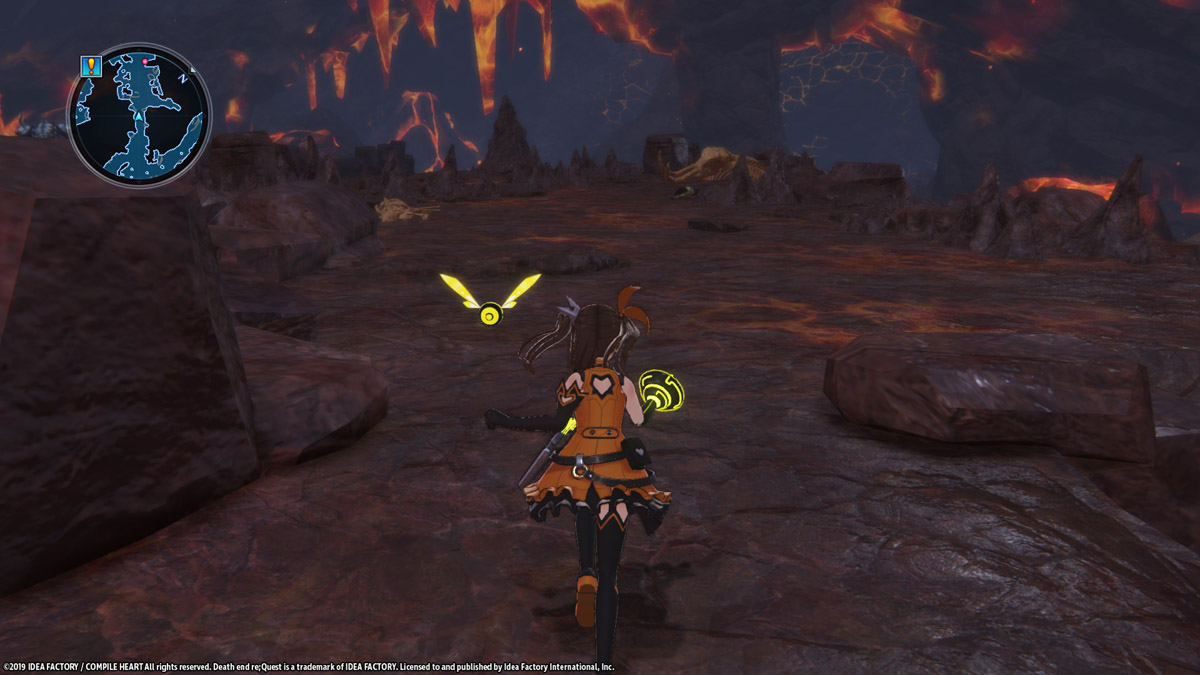Viewport: 1200px width, 675px height.
Task: Click the orange exclamation quest marker icon
Action: point(91,66)
